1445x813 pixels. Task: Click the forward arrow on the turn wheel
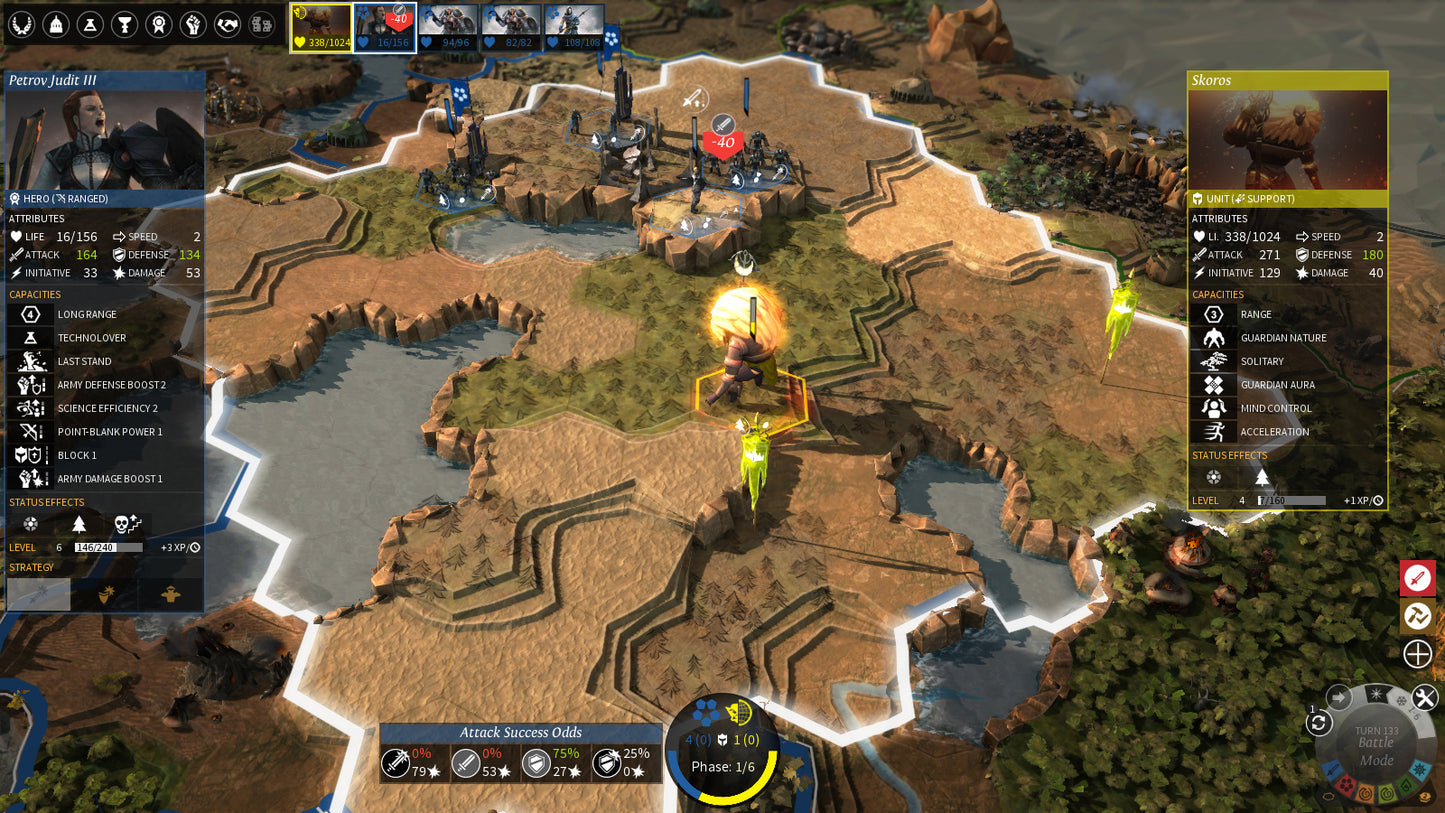pos(1337,696)
